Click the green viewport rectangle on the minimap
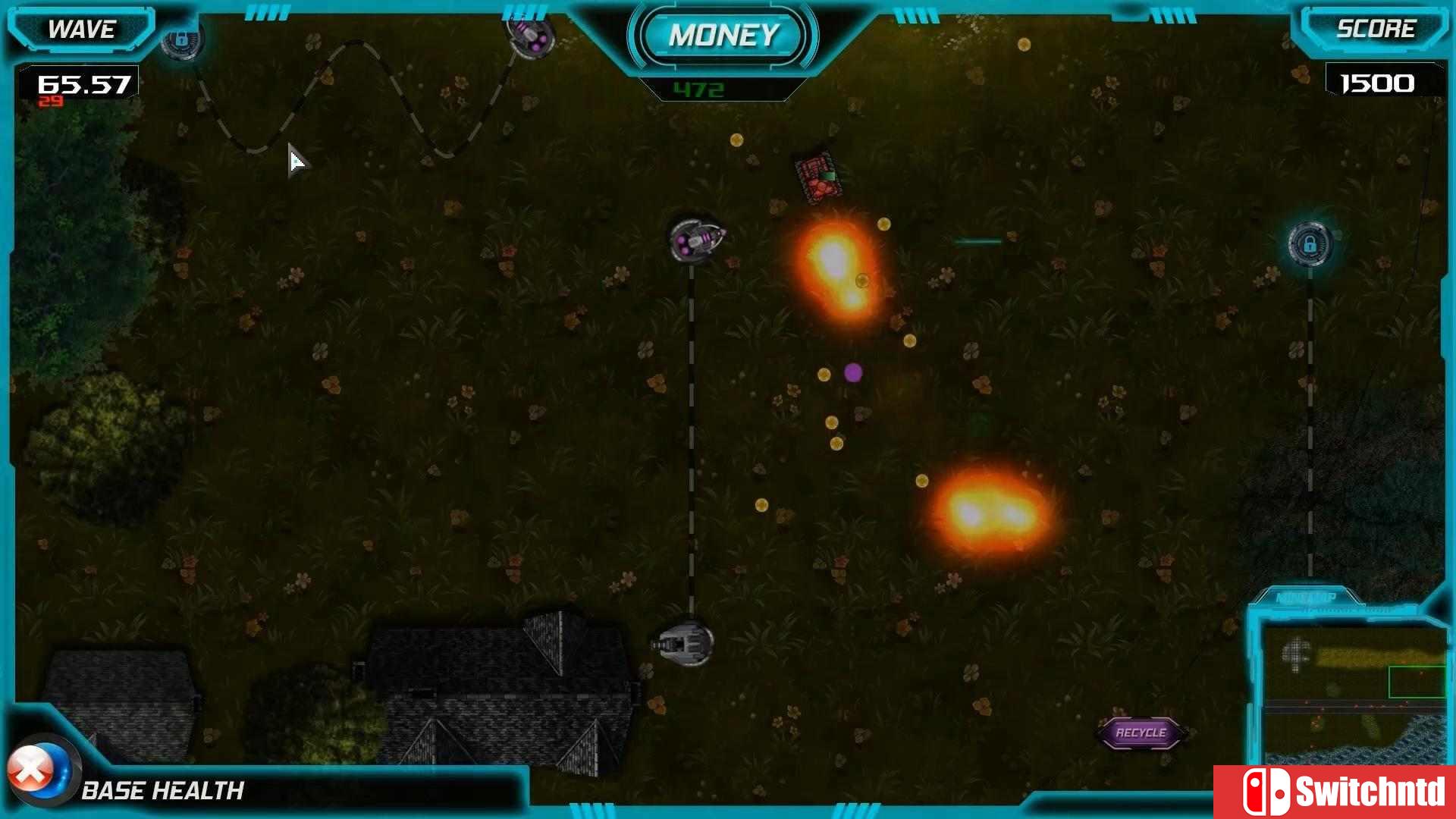The width and height of the screenshot is (1456, 819). (x=1417, y=680)
